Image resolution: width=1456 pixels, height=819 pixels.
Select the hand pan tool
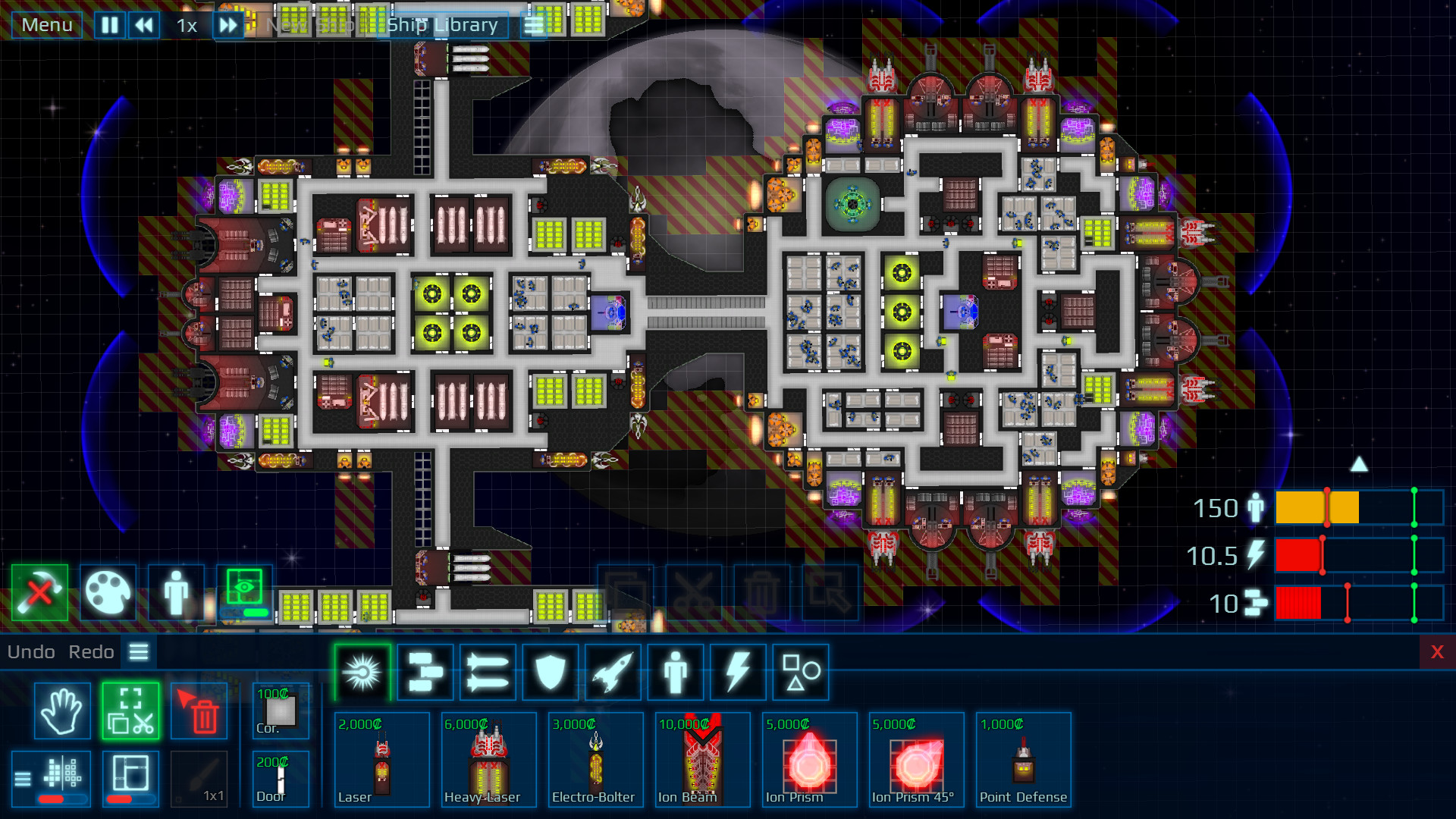(61, 711)
